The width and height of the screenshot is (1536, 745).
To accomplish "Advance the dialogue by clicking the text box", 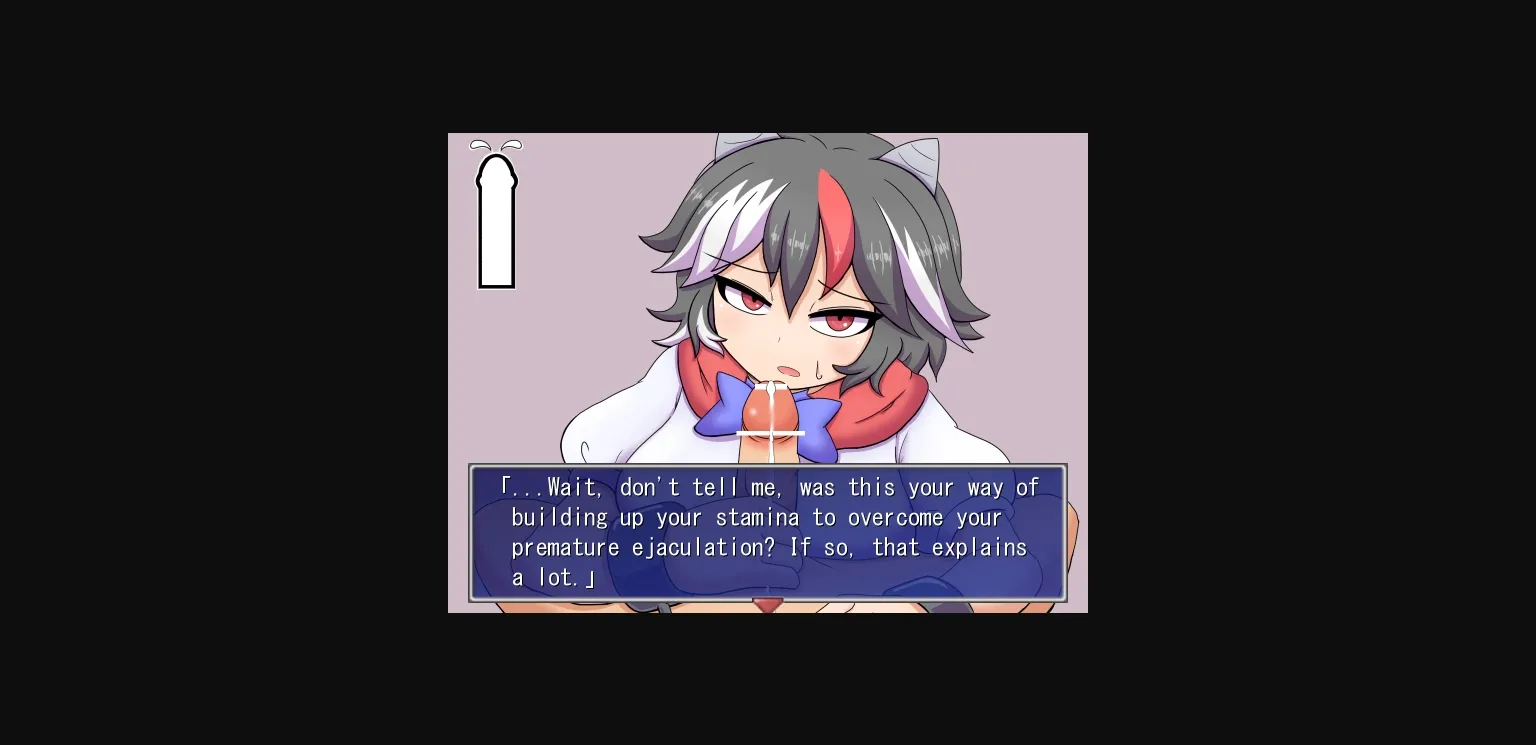I will (x=768, y=532).
